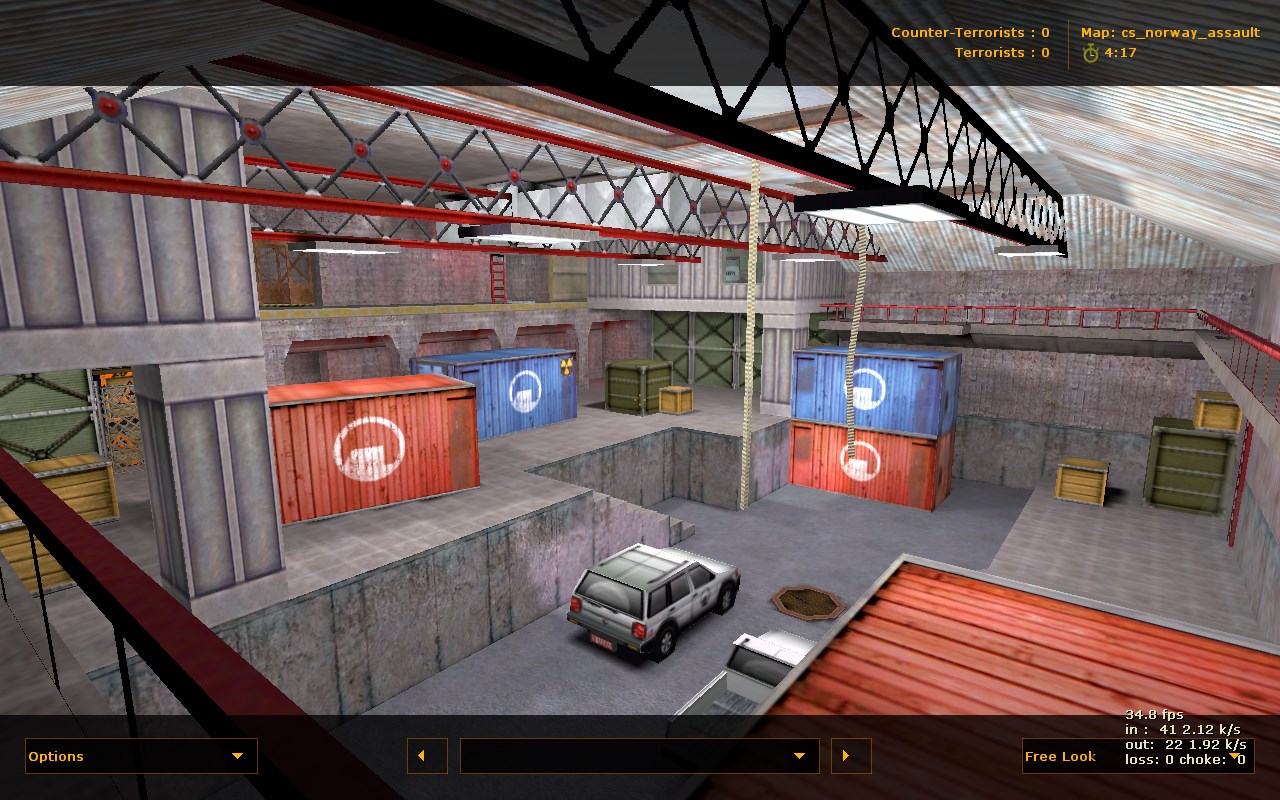
Task: Open the empty player selection dropdown
Action: click(639, 756)
